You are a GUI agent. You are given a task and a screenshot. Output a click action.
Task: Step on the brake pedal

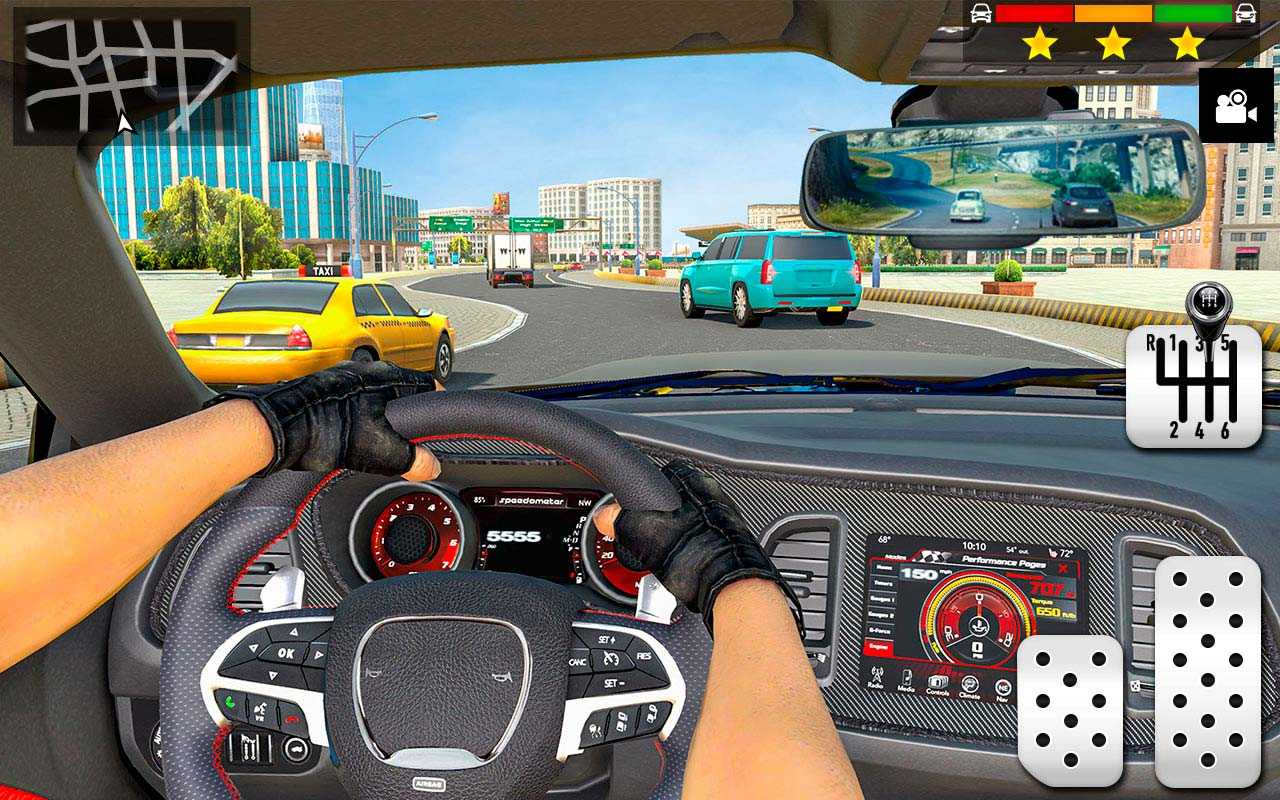click(1069, 711)
